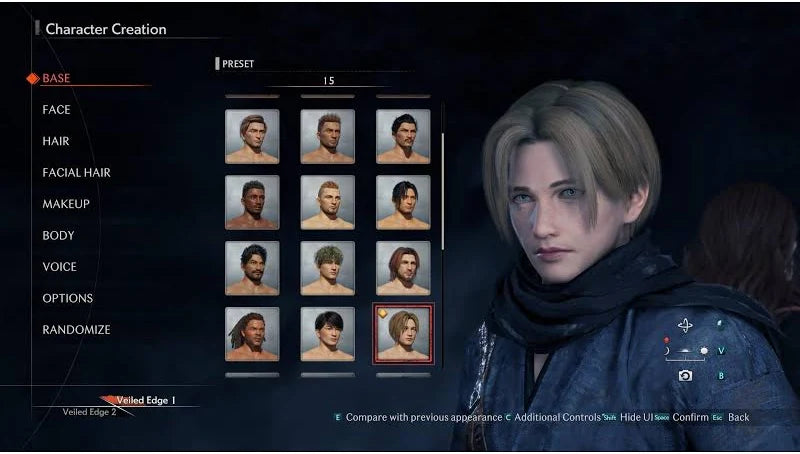Select the BASE menu entry
This screenshot has height=454, width=800.
[x=56, y=78]
